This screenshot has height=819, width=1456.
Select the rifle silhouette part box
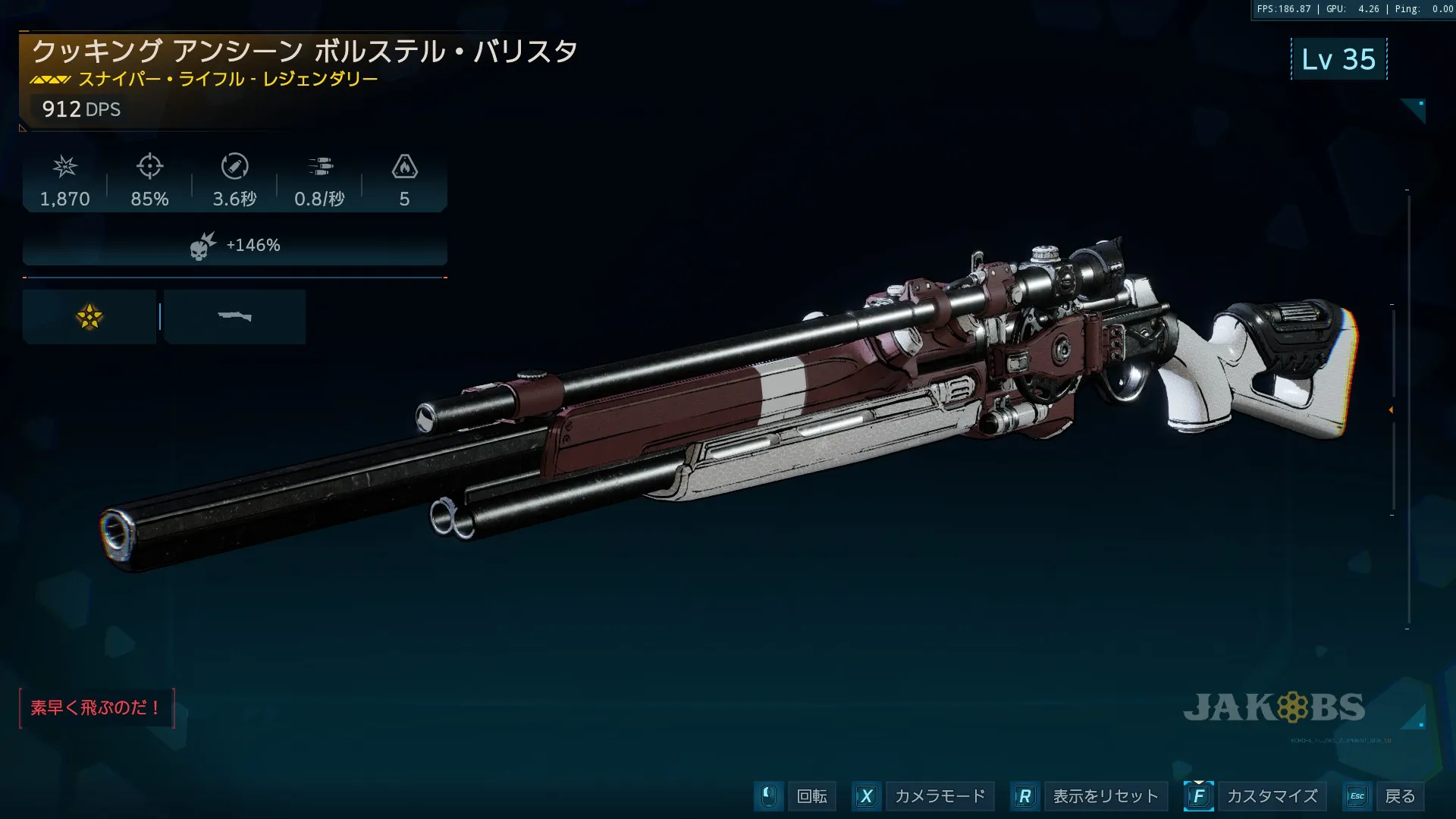click(x=234, y=317)
